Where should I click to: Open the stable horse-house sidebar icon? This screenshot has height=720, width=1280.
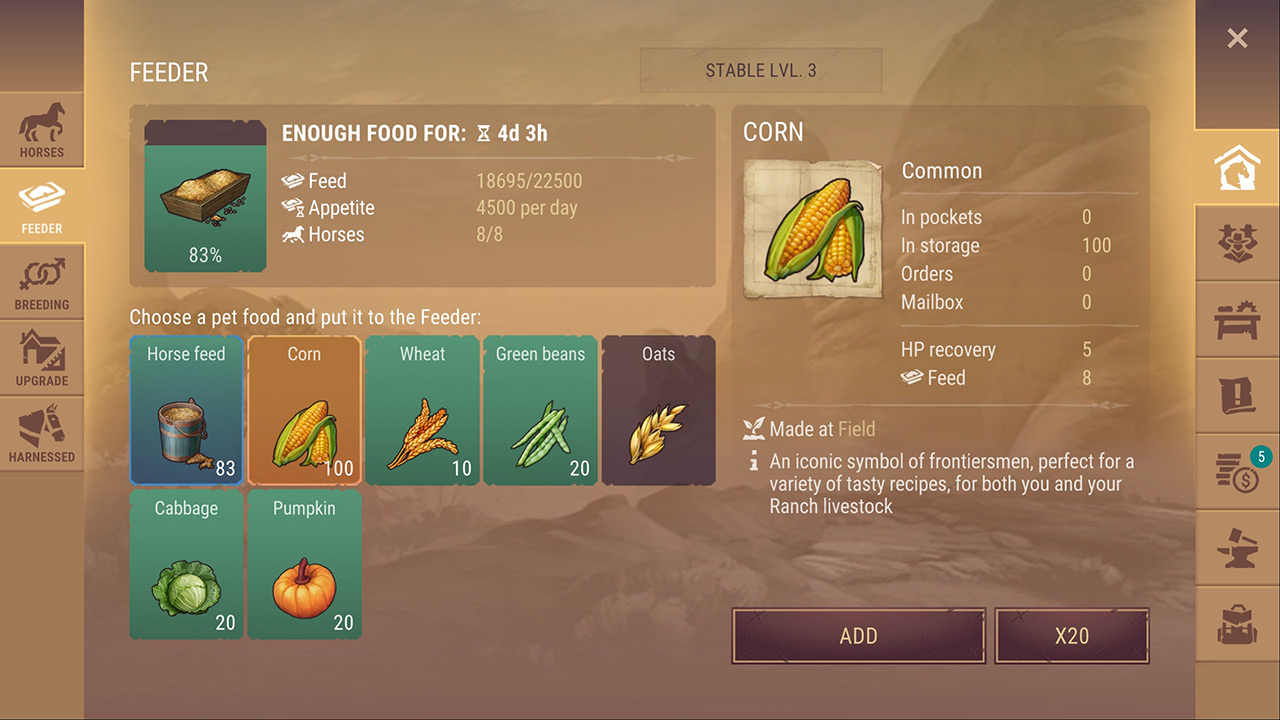tap(1237, 168)
